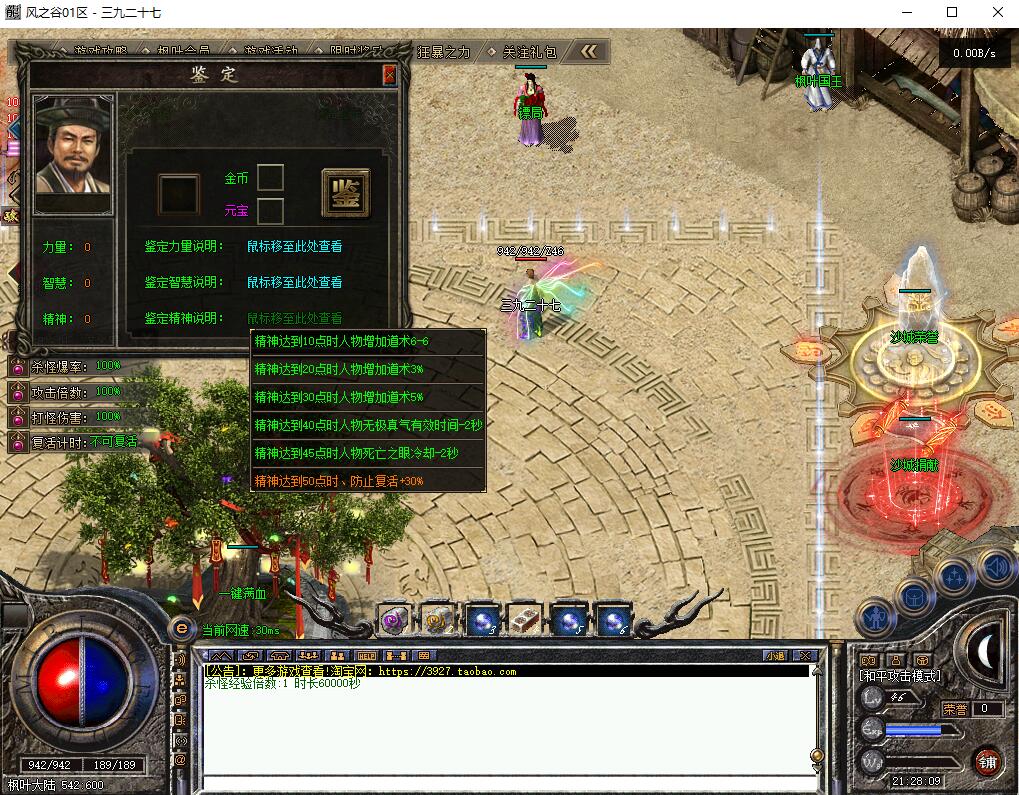This screenshot has width=1019, height=795.
Task: Click the 金币 gold payment box
Action: point(270,178)
